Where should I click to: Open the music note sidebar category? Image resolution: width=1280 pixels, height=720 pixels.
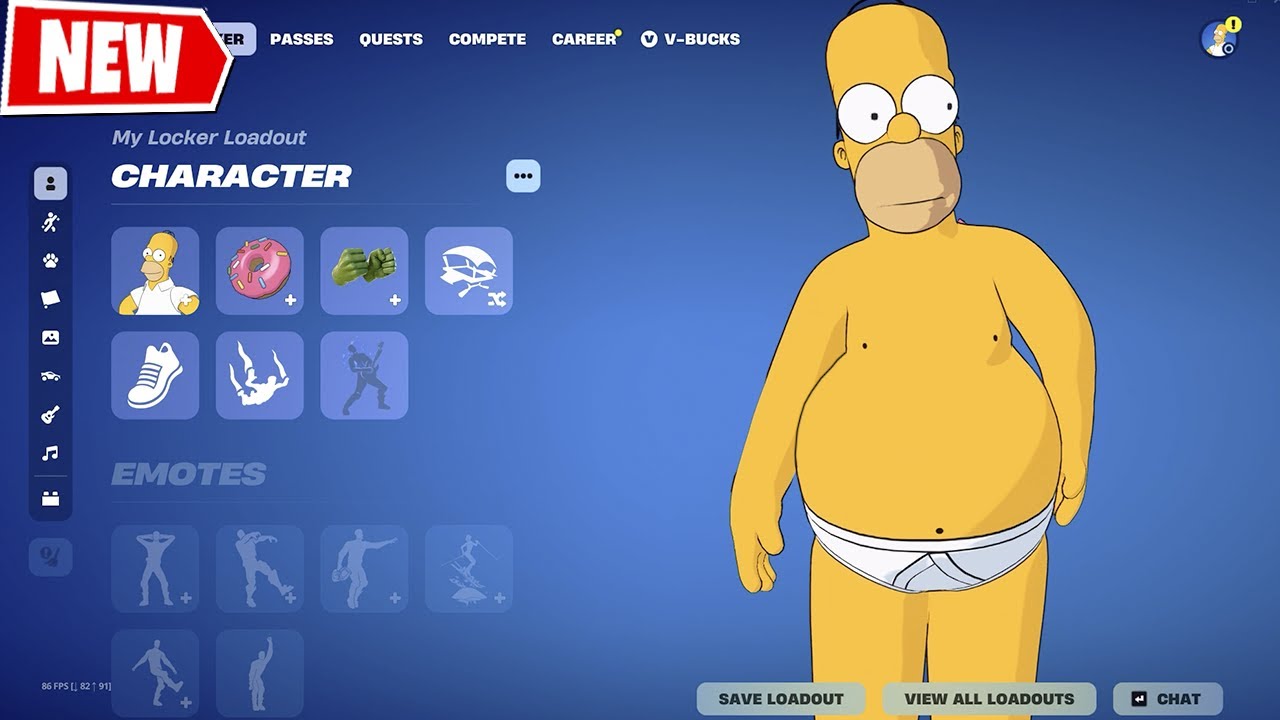[50, 453]
